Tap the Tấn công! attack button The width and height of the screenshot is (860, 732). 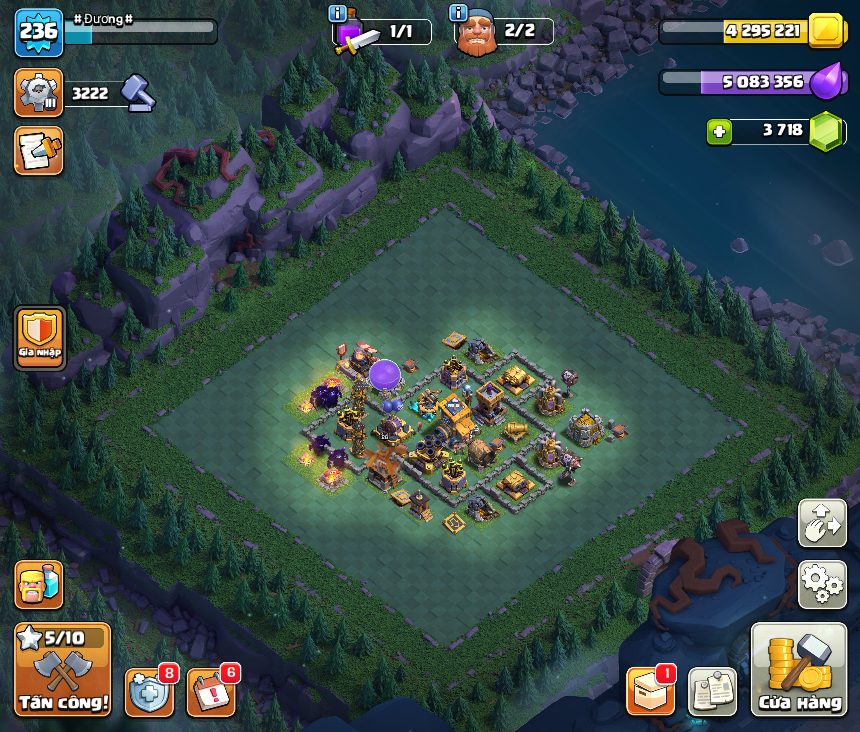(x=62, y=669)
